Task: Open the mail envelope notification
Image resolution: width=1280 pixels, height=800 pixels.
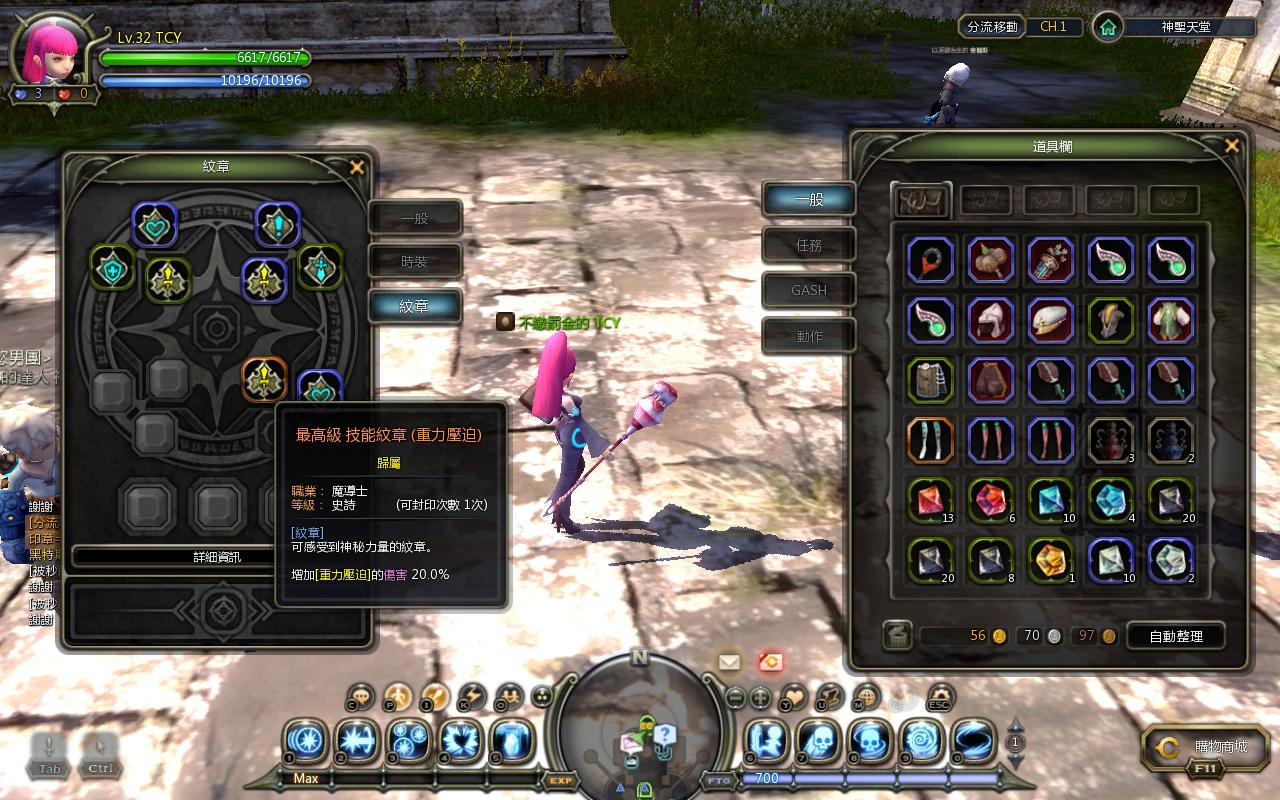Action: point(729,661)
